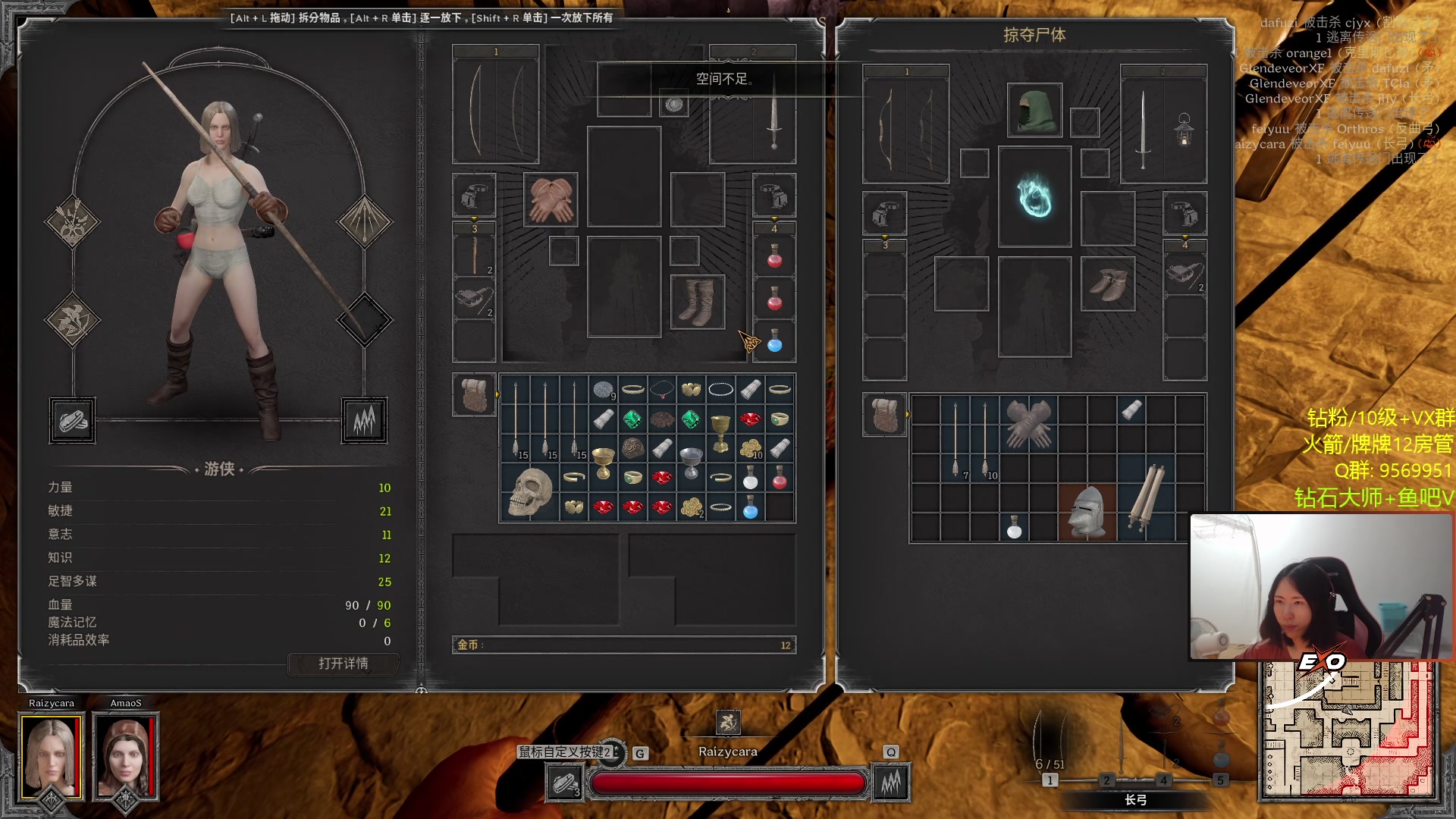The image size is (1456, 819).
Task: Loot the lantern from the corpse
Action: [1184, 130]
